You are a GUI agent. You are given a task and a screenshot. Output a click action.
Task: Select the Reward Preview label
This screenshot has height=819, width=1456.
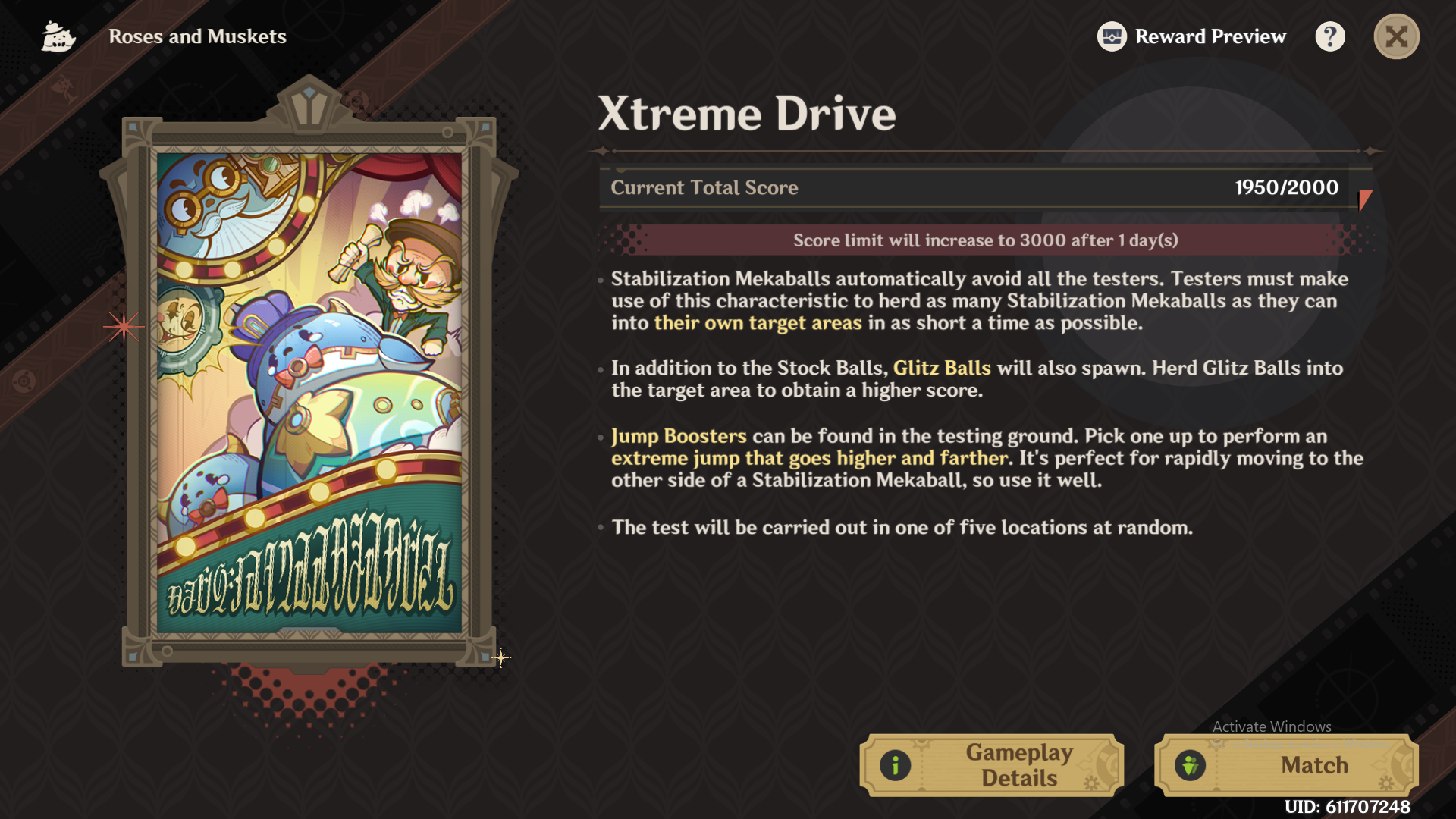point(1210,36)
